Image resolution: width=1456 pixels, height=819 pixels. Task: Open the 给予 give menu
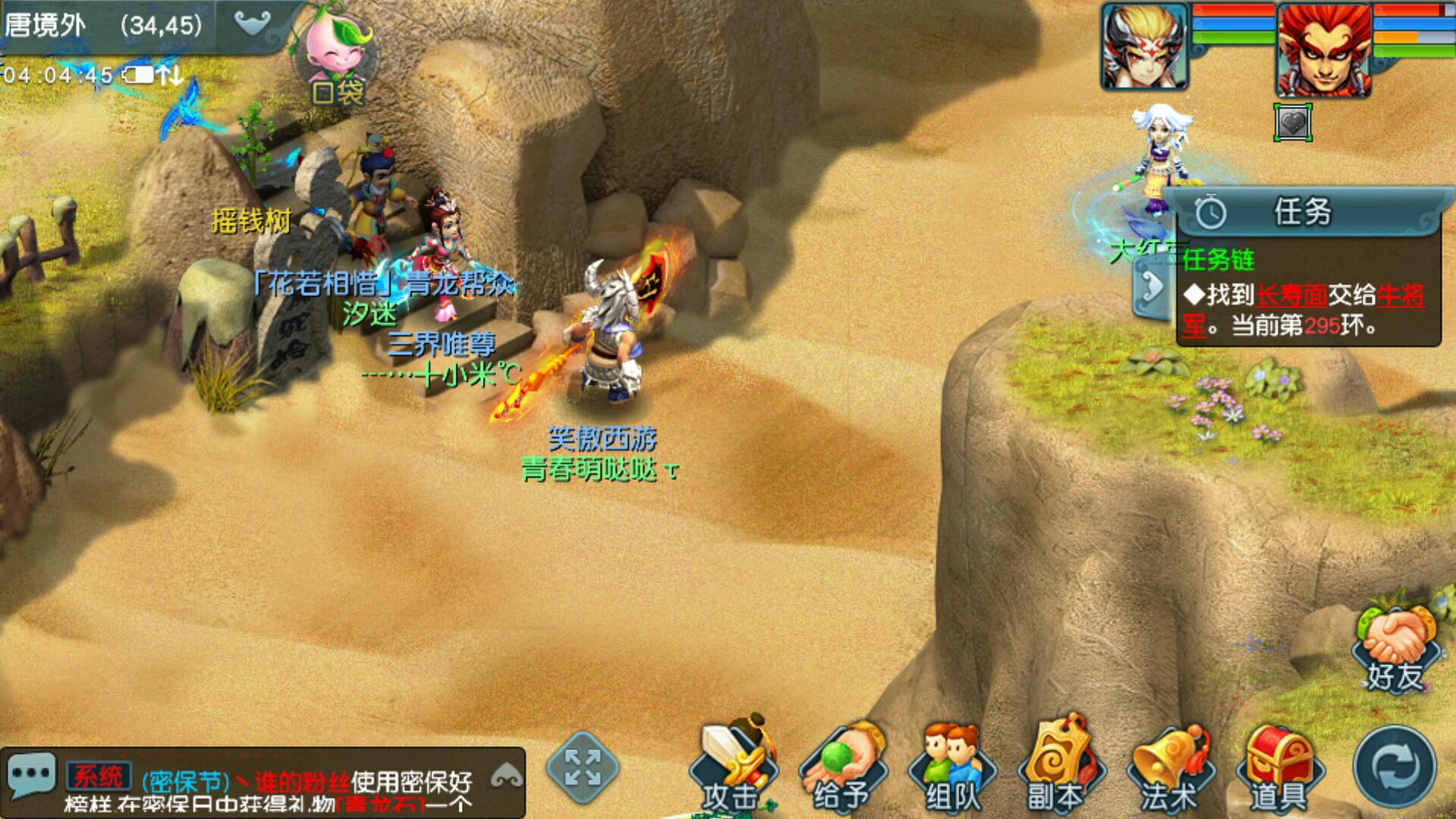[x=842, y=766]
